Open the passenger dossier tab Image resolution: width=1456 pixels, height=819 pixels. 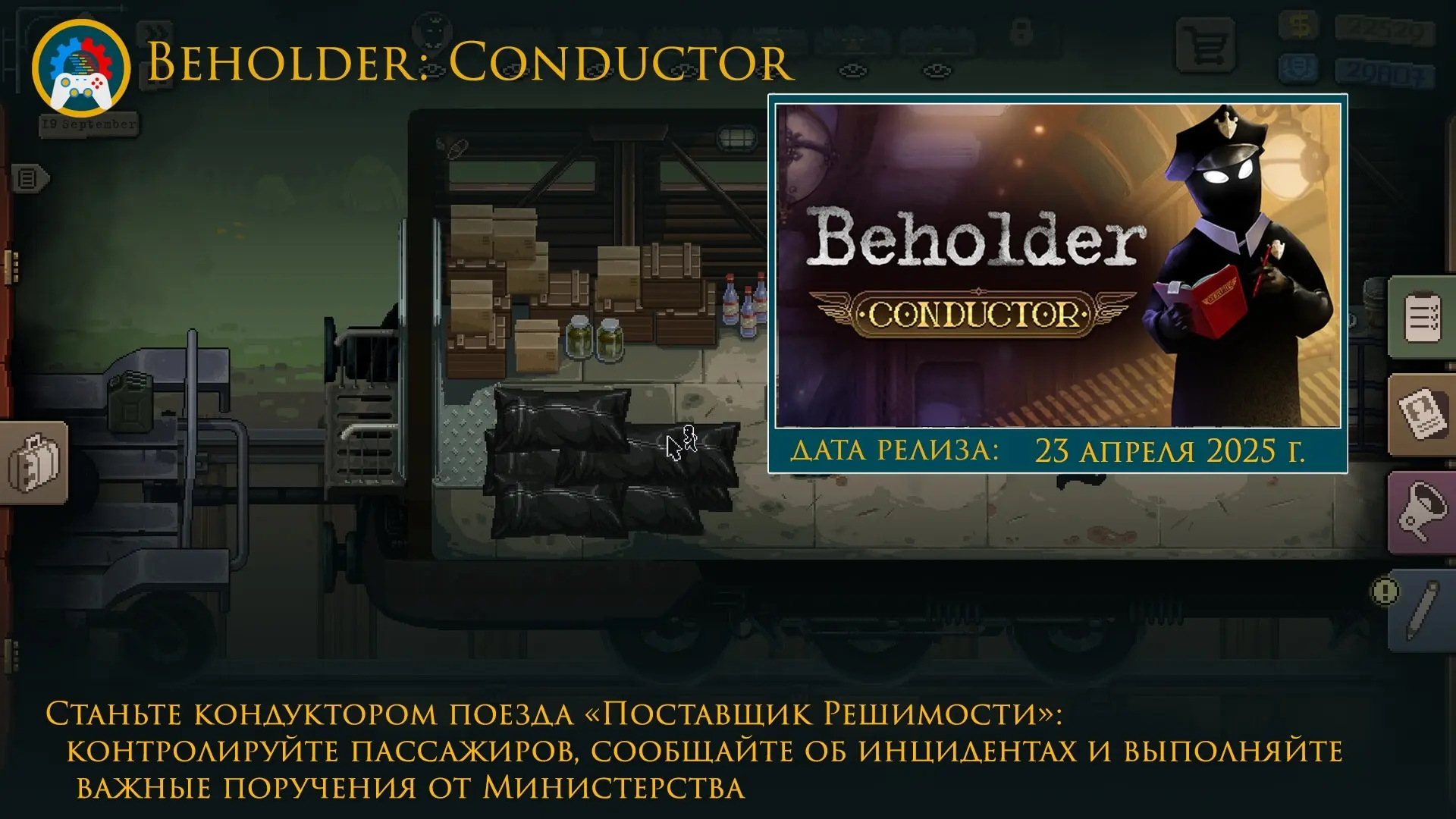1422,413
